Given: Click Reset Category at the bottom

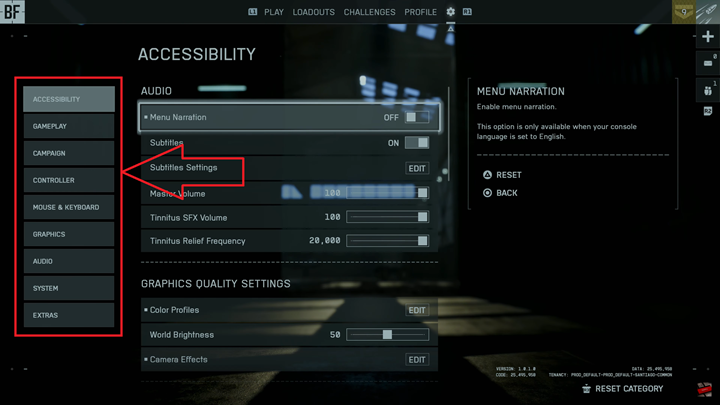Looking at the screenshot, I should (x=628, y=389).
